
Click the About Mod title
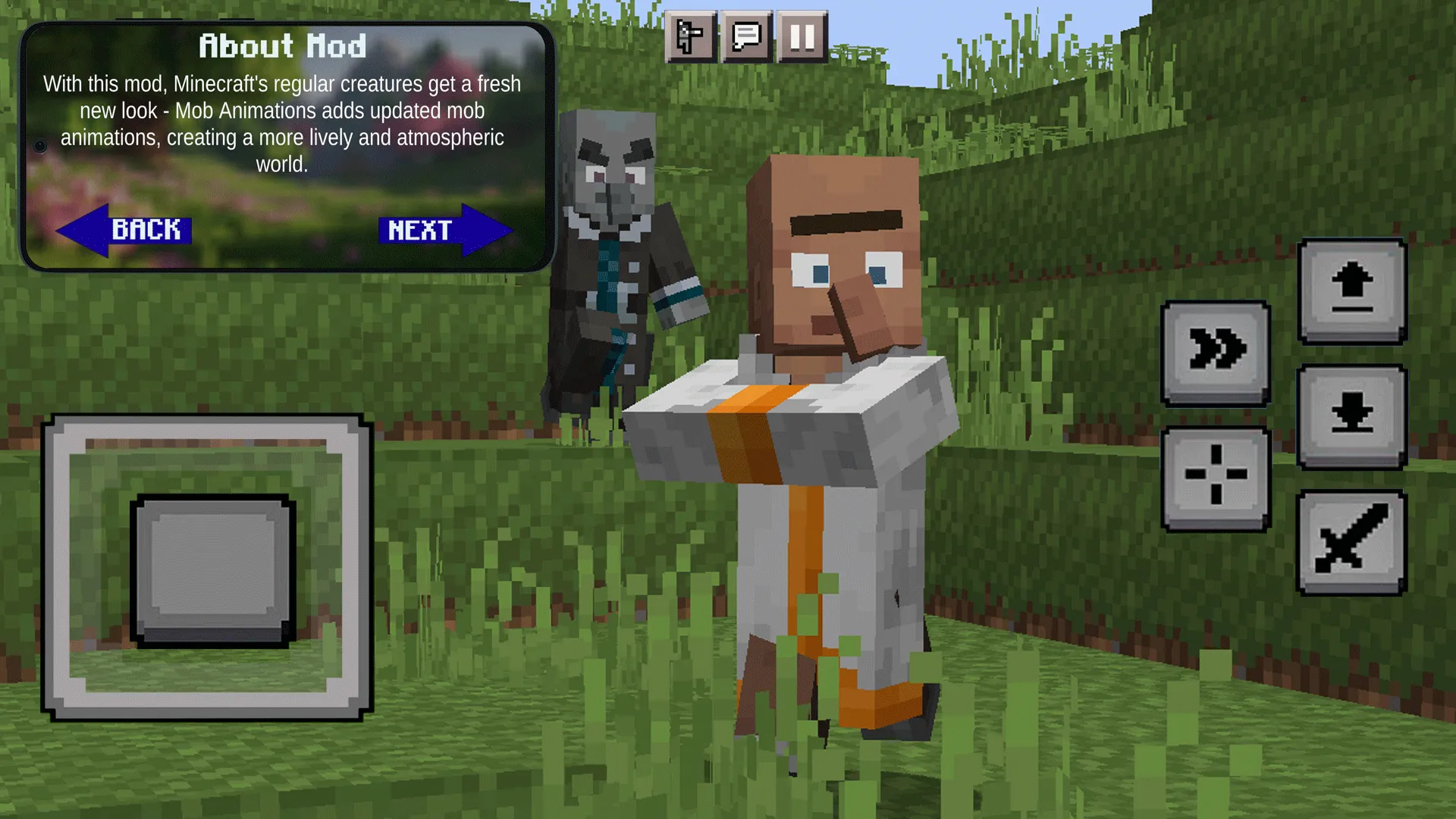pyautogui.click(x=282, y=45)
